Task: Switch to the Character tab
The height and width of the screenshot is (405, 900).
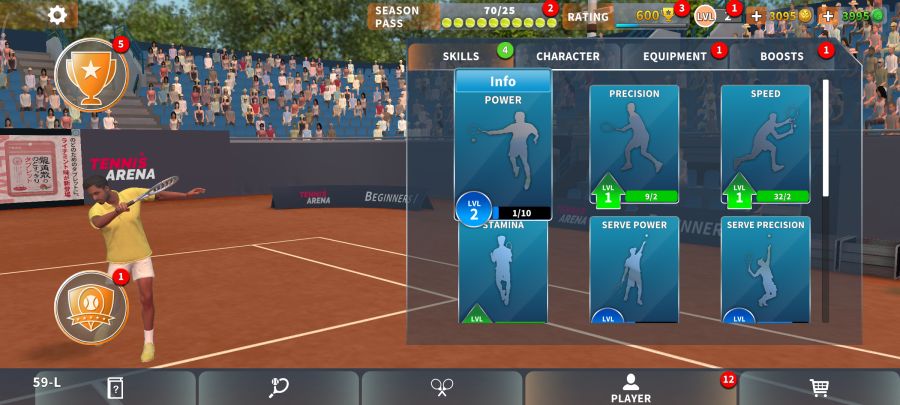Action: (567, 57)
